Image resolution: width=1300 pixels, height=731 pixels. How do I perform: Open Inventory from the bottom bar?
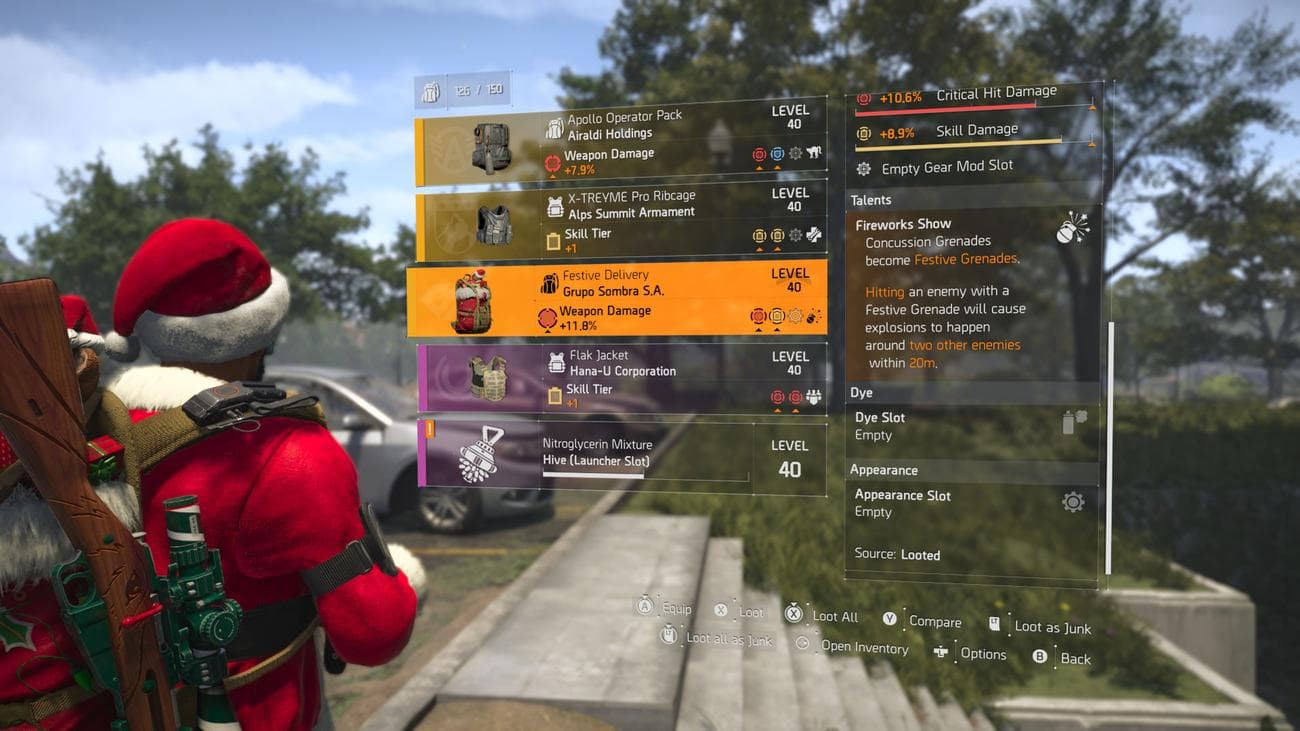(862, 647)
